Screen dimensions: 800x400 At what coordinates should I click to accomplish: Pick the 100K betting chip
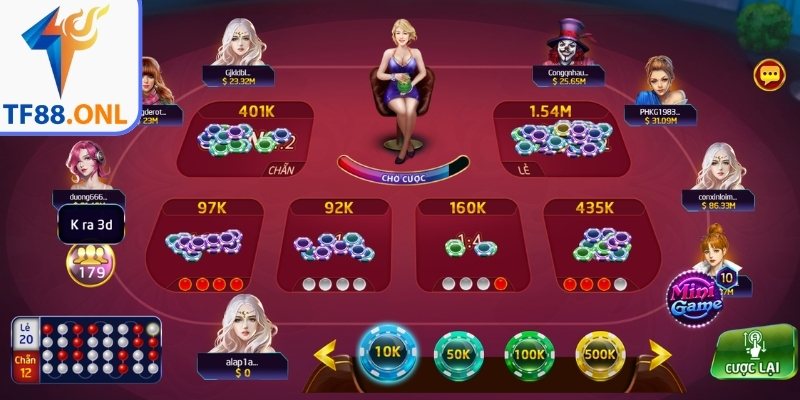point(530,353)
